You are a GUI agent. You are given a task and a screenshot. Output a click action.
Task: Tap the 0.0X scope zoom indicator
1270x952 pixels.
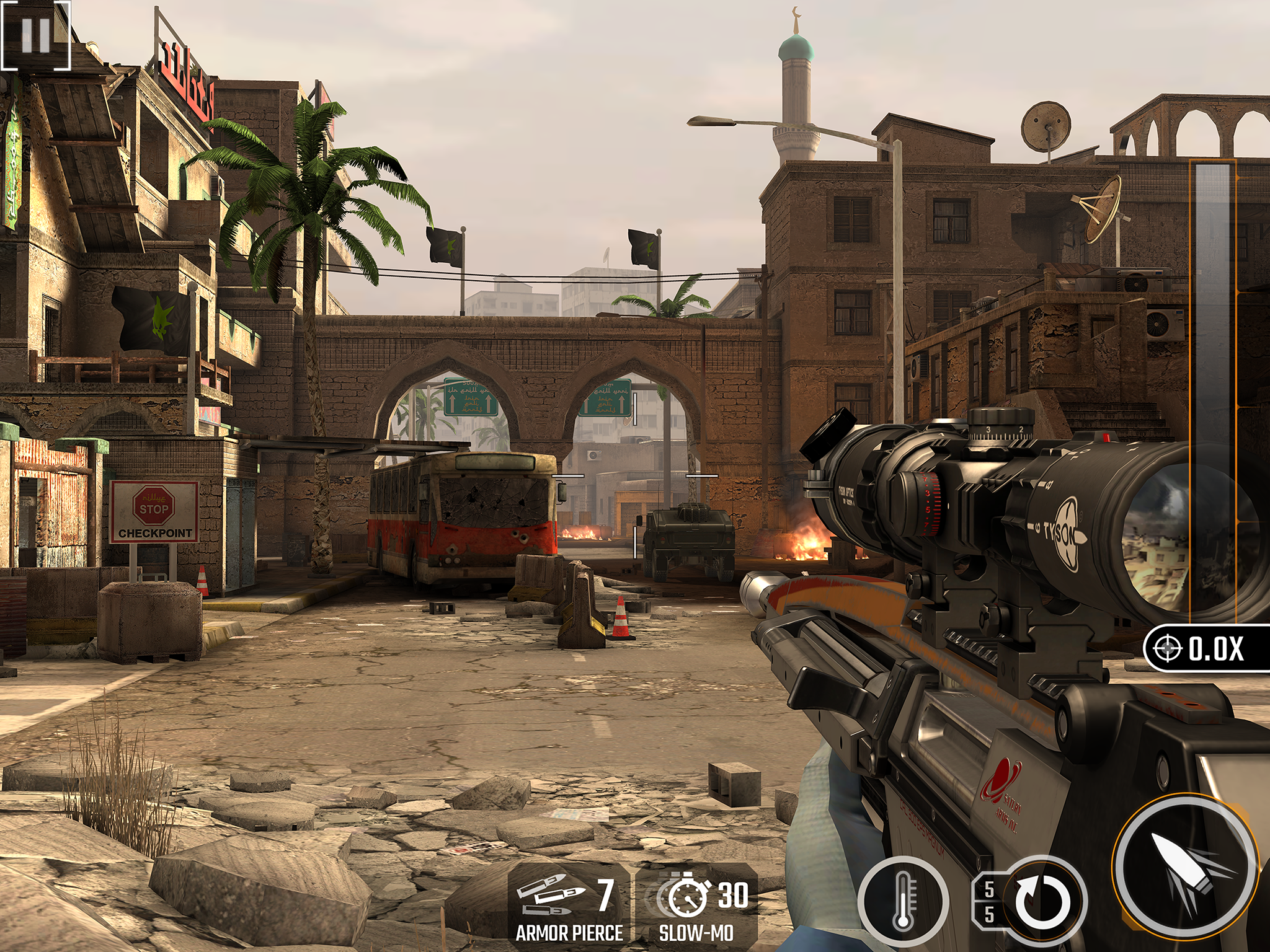(1204, 648)
